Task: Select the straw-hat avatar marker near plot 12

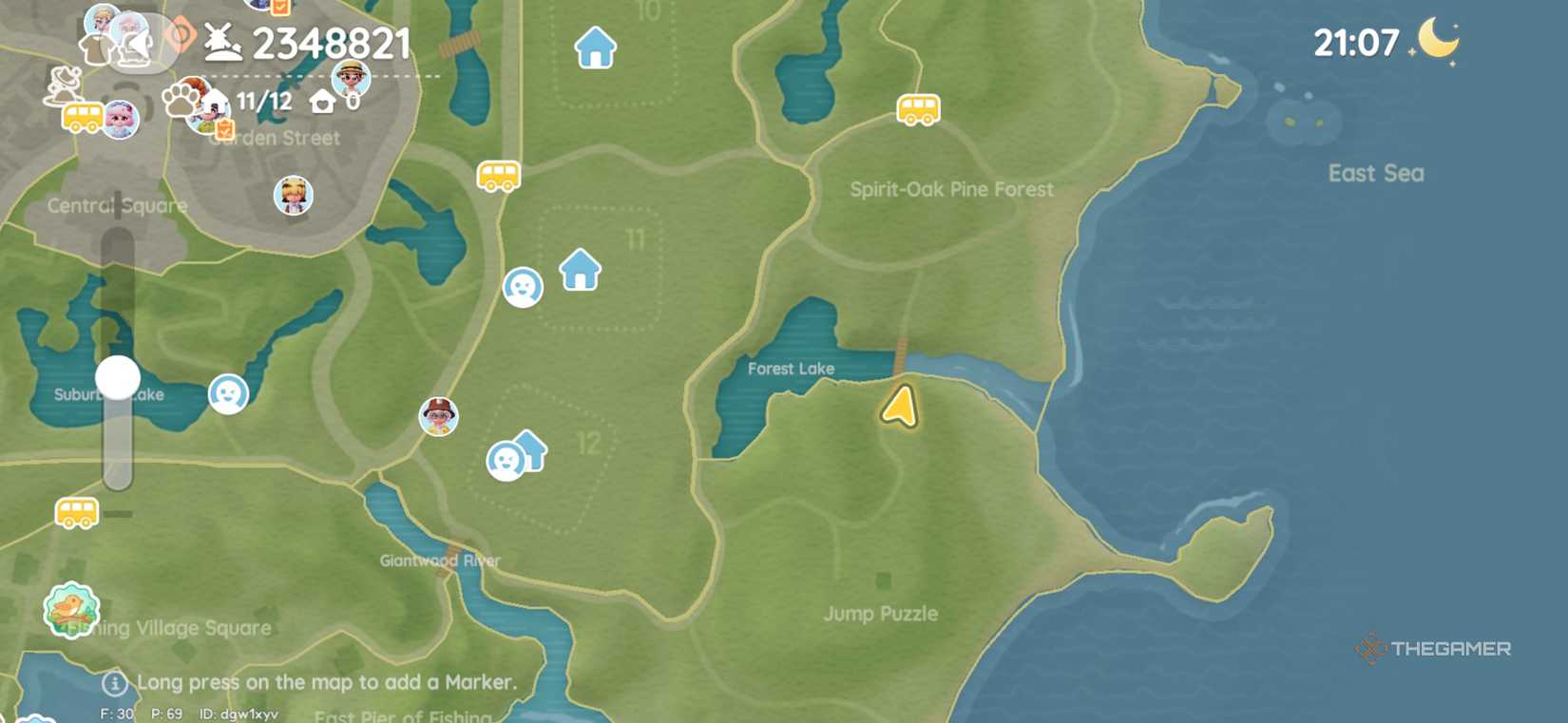Action: point(438,415)
